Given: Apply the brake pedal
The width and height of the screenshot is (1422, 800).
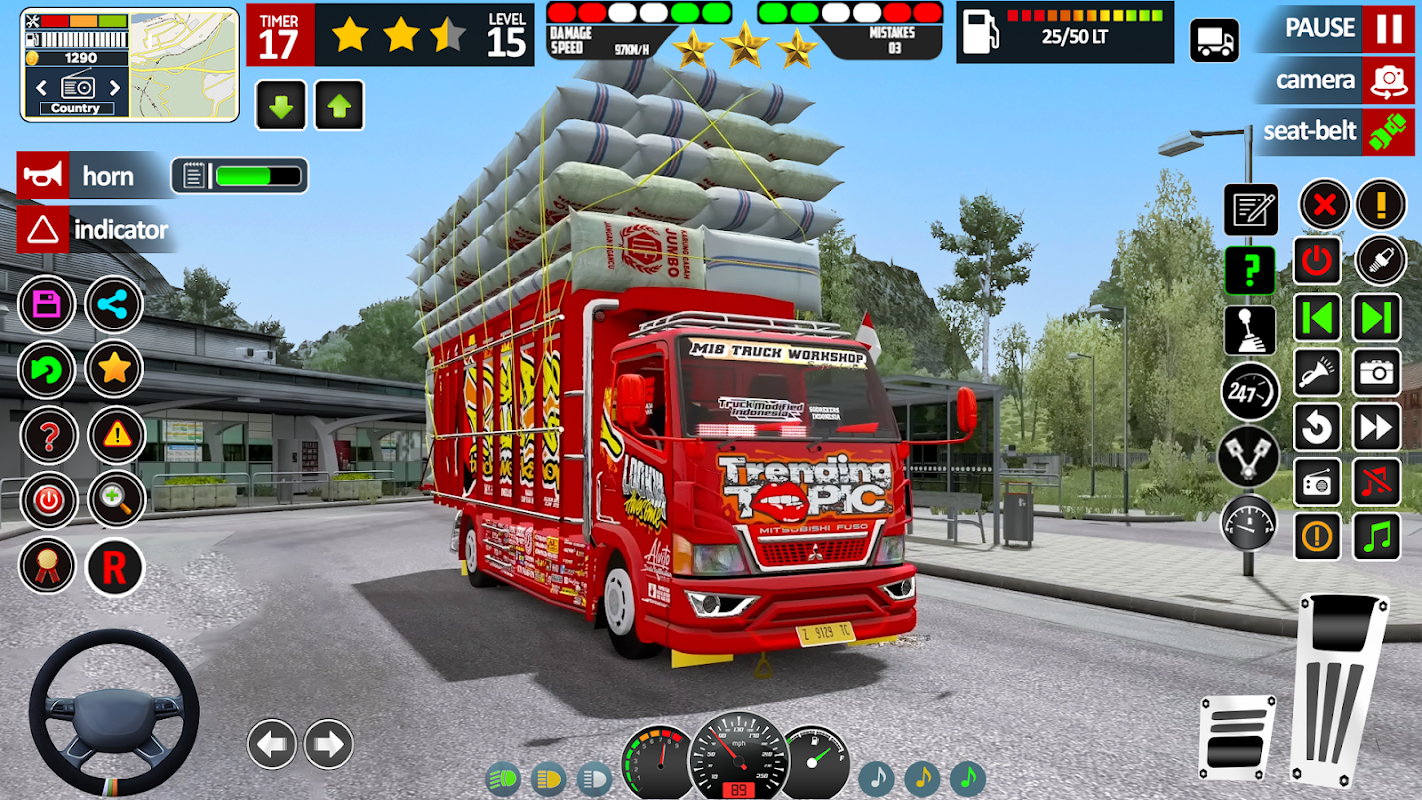Looking at the screenshot, I should (x=1237, y=737).
